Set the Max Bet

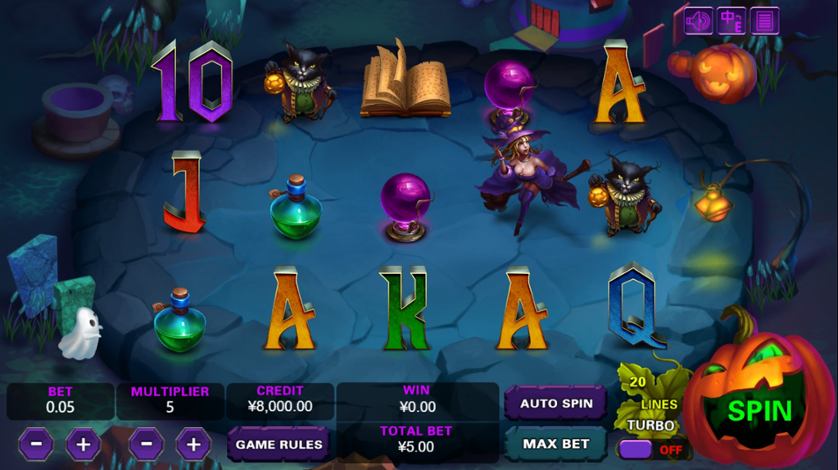point(555,443)
